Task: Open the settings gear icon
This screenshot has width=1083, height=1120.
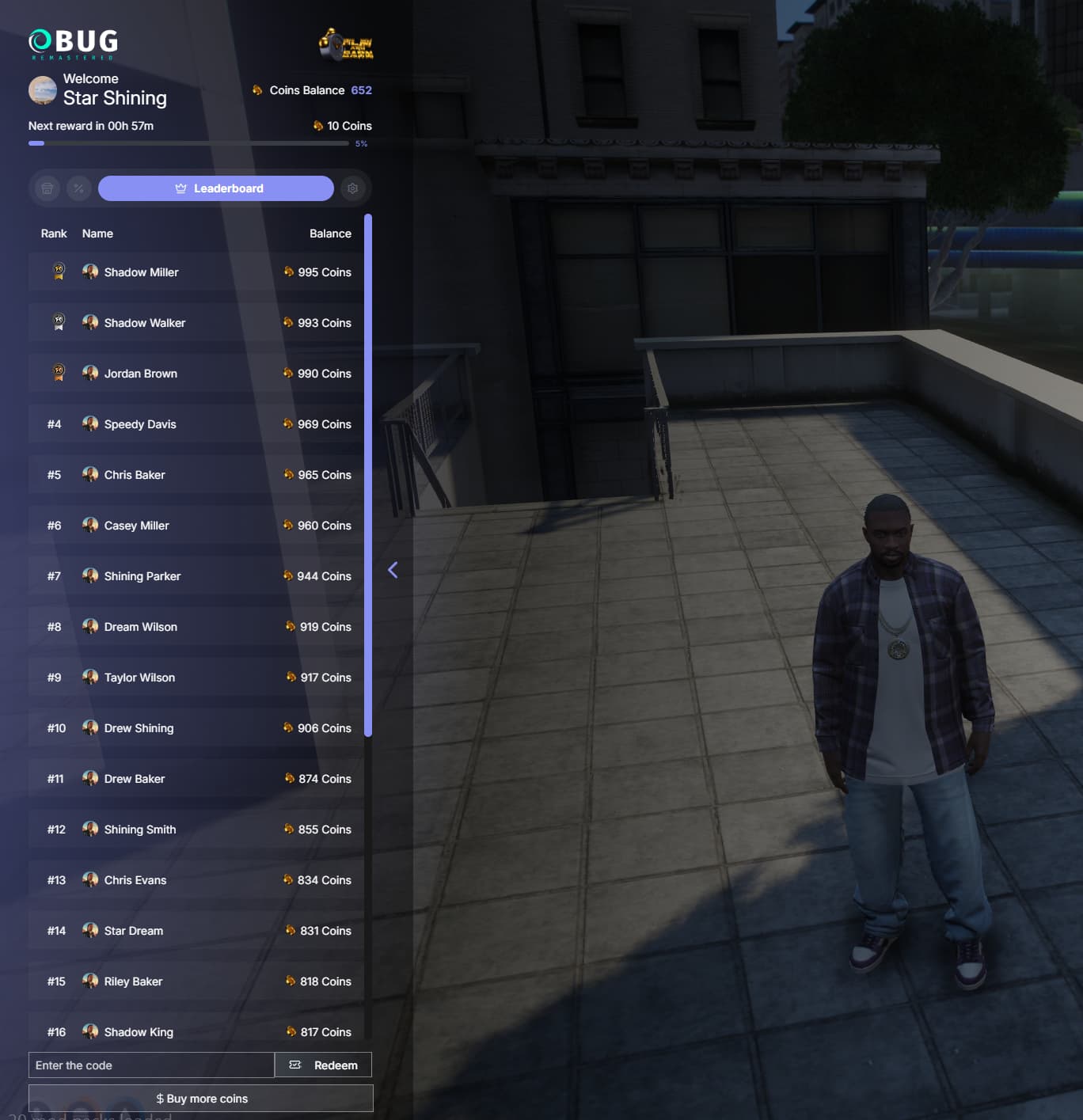Action: [353, 188]
